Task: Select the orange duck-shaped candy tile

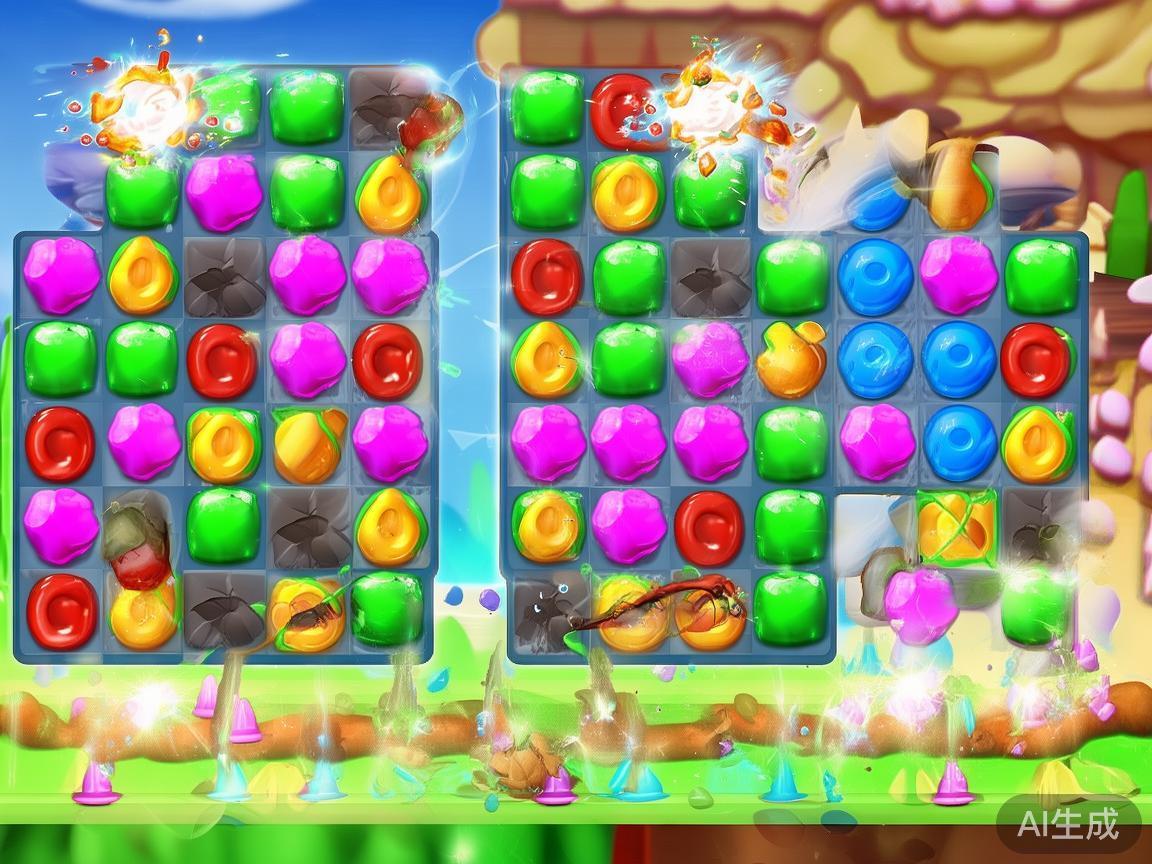Action: point(791,358)
